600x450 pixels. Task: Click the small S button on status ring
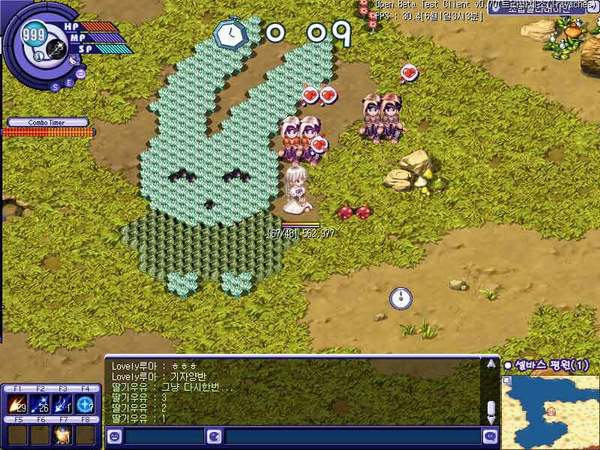click(x=56, y=87)
